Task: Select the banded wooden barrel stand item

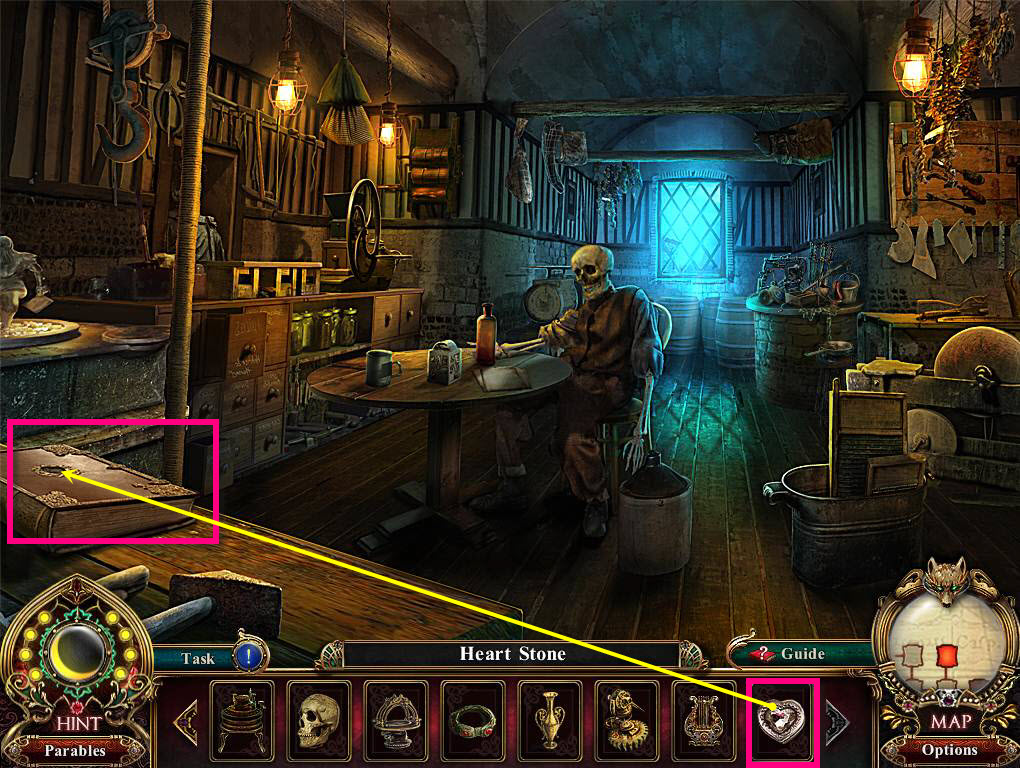Action: (x=242, y=716)
